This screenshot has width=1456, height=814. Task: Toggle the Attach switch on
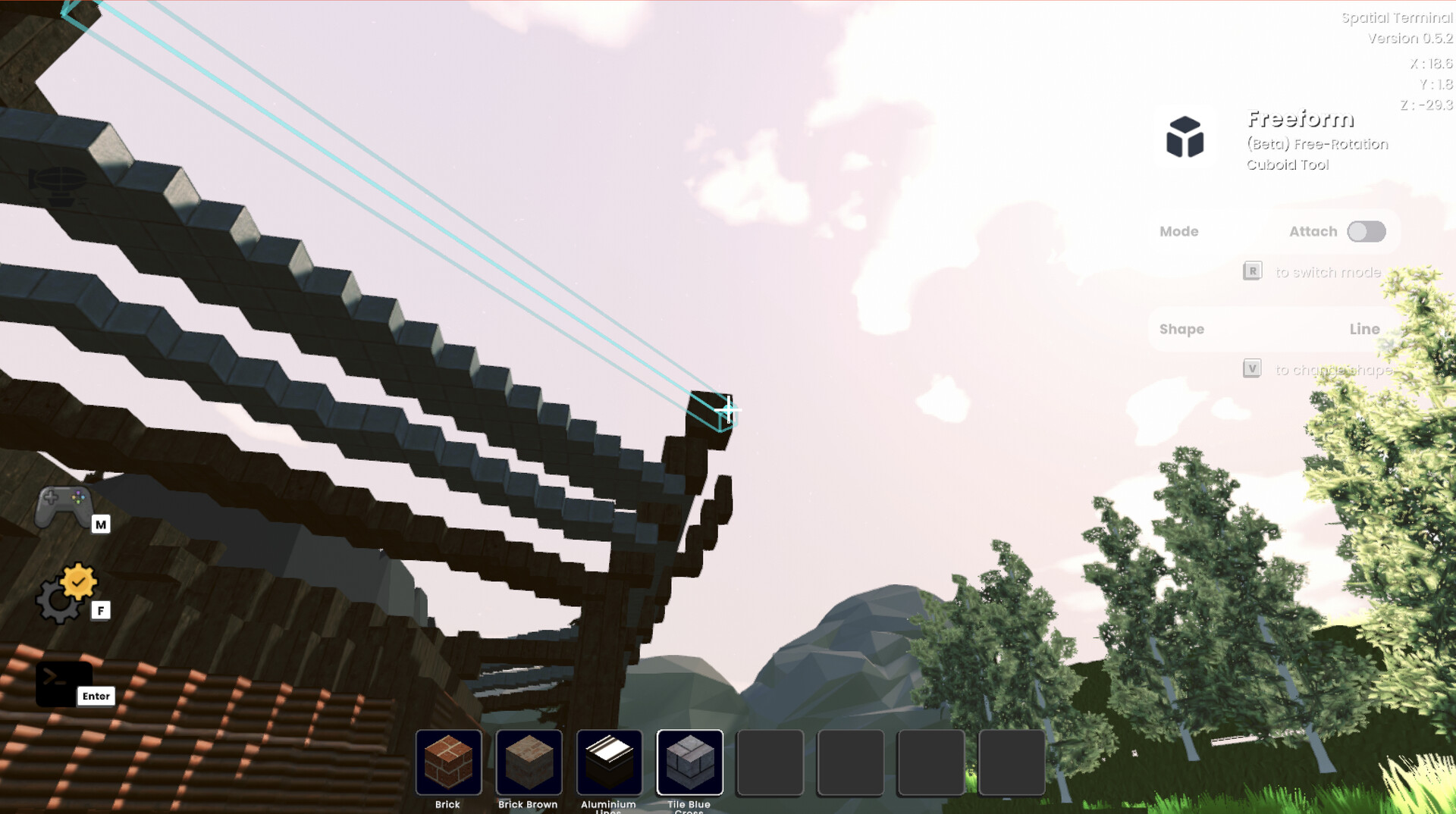[x=1366, y=232]
